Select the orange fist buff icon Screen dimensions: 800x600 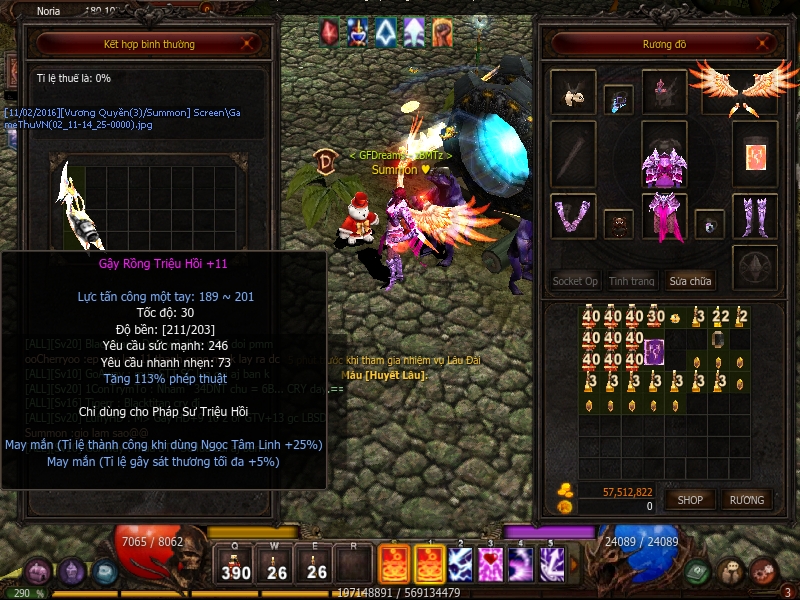click(441, 32)
